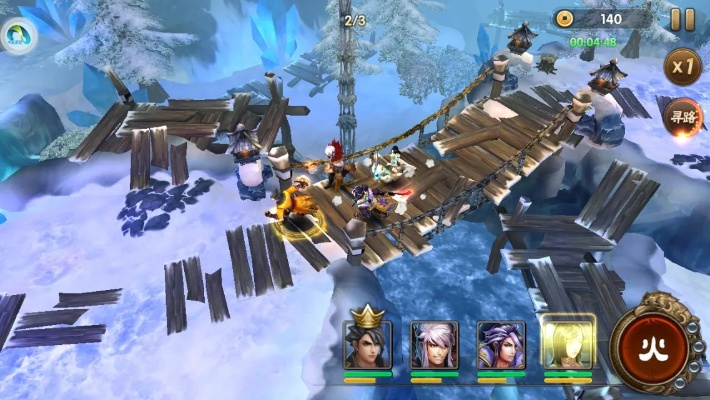Activate the 寻路 auto-pathfinding button
Screen dimensions: 710x400
click(x=682, y=116)
